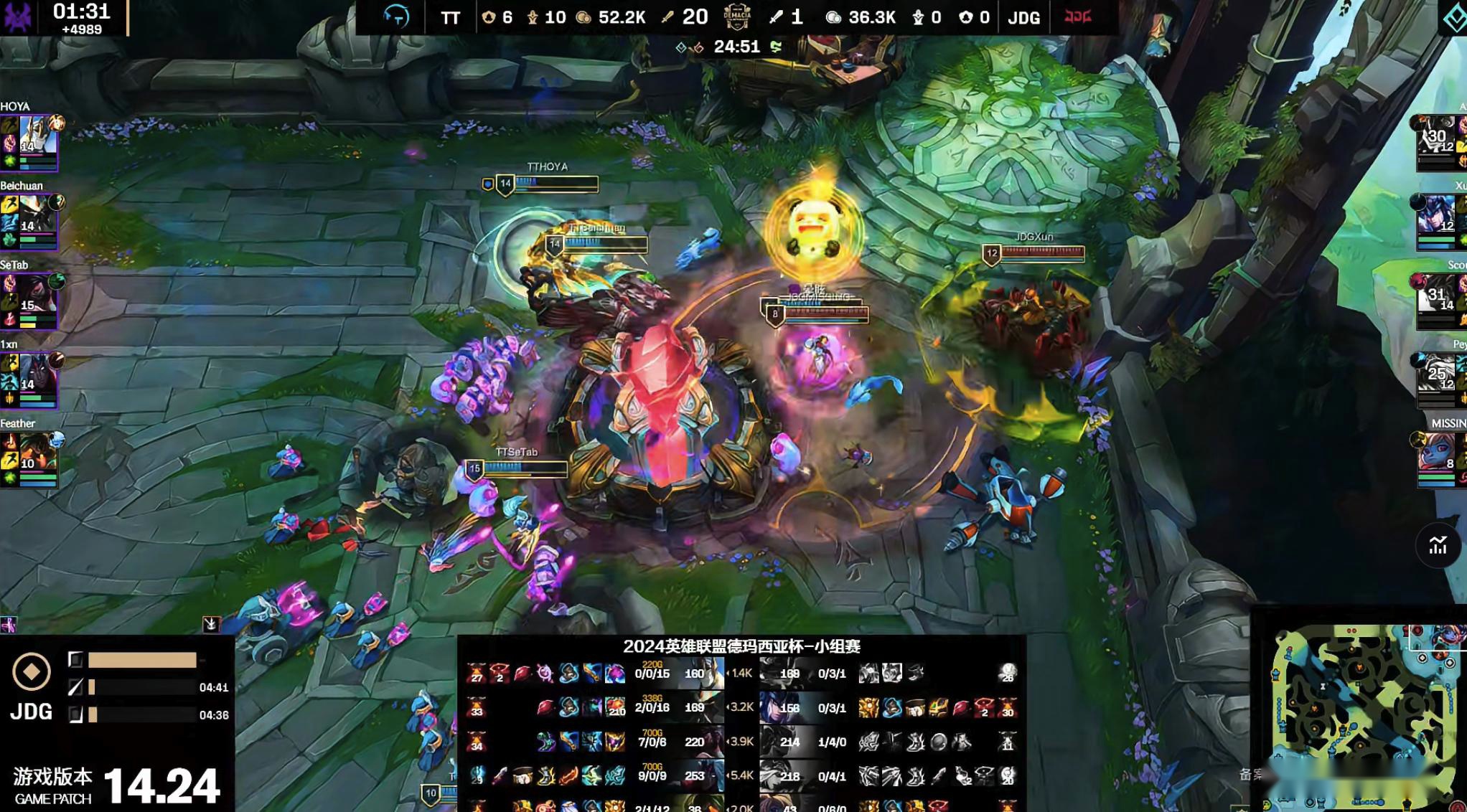1467x812 pixels.
Task: Select Beichuan's champion portrait
Action: tap(37, 214)
